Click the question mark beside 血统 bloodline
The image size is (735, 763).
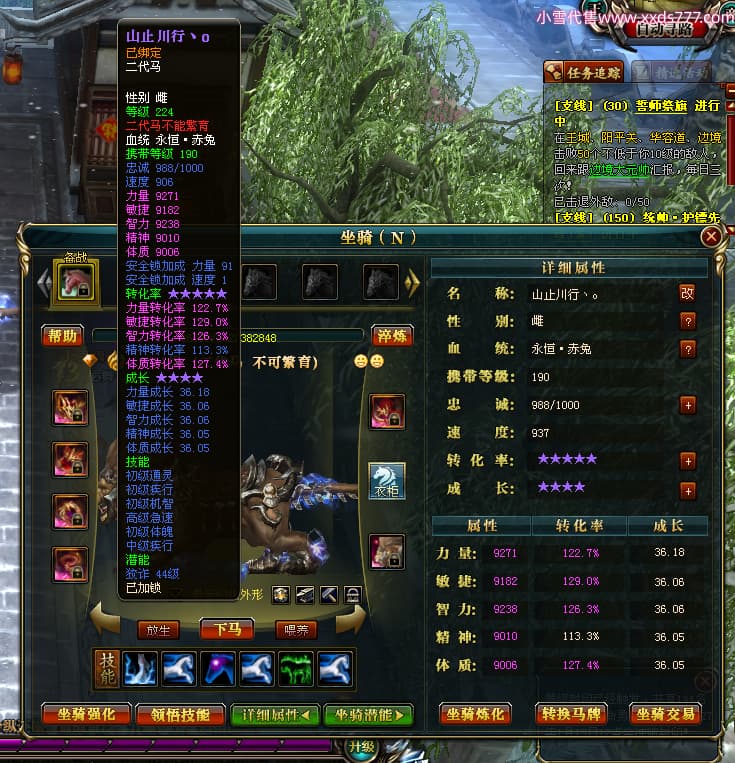pos(687,349)
